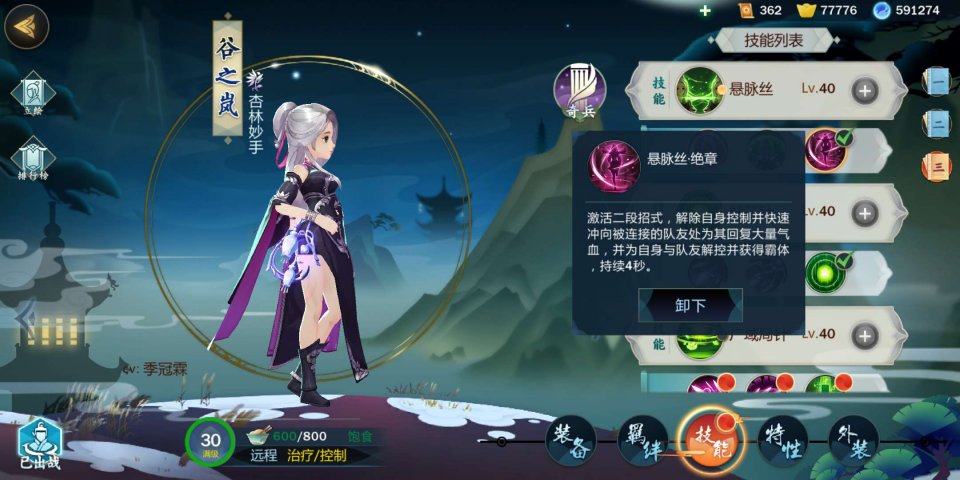Select the checked pink skill variant icon
960x480 pixels.
[826, 149]
